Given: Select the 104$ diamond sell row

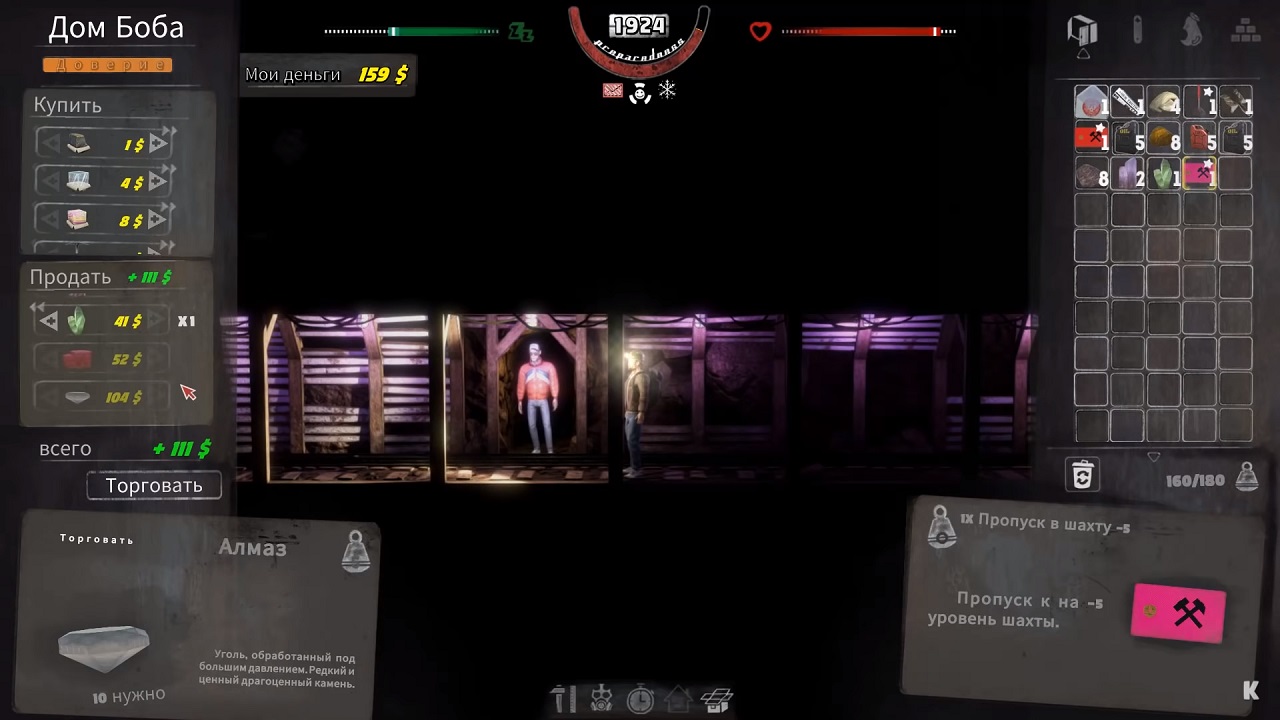Looking at the screenshot, I should tap(102, 397).
